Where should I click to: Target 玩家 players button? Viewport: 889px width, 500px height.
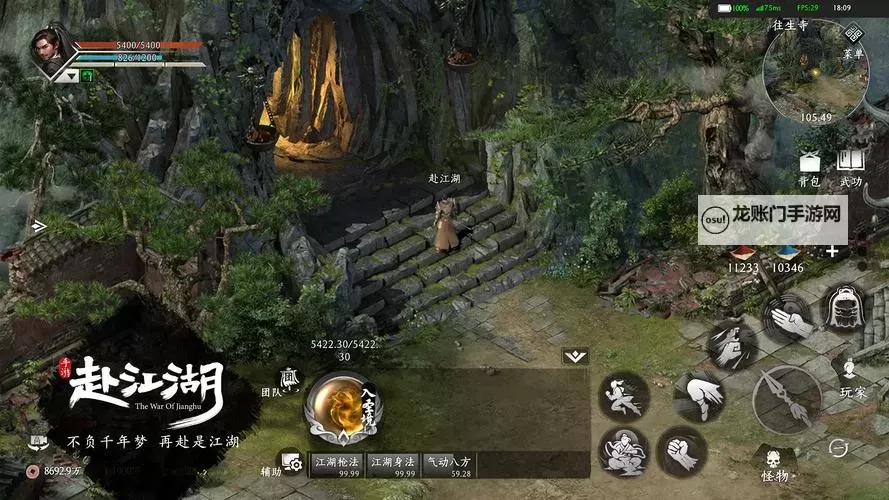852,378
